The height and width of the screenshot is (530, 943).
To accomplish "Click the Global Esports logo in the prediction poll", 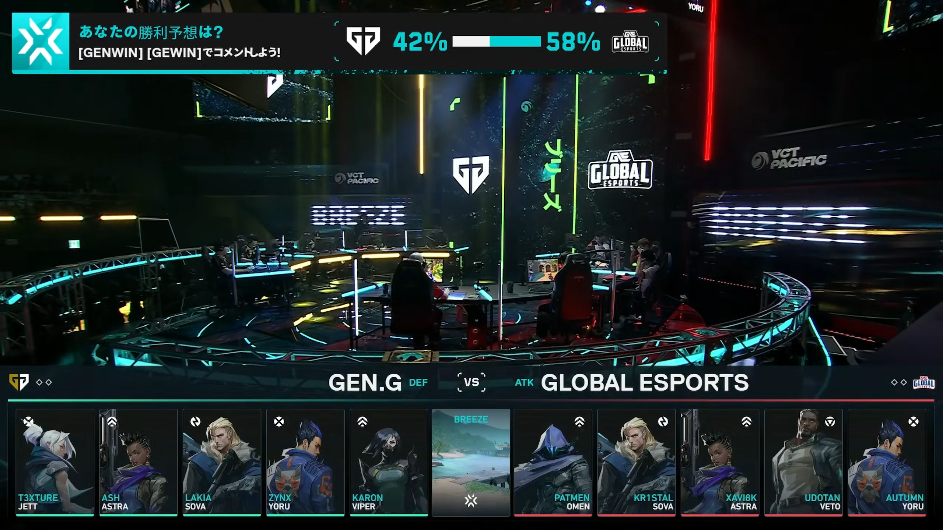I will coord(630,41).
